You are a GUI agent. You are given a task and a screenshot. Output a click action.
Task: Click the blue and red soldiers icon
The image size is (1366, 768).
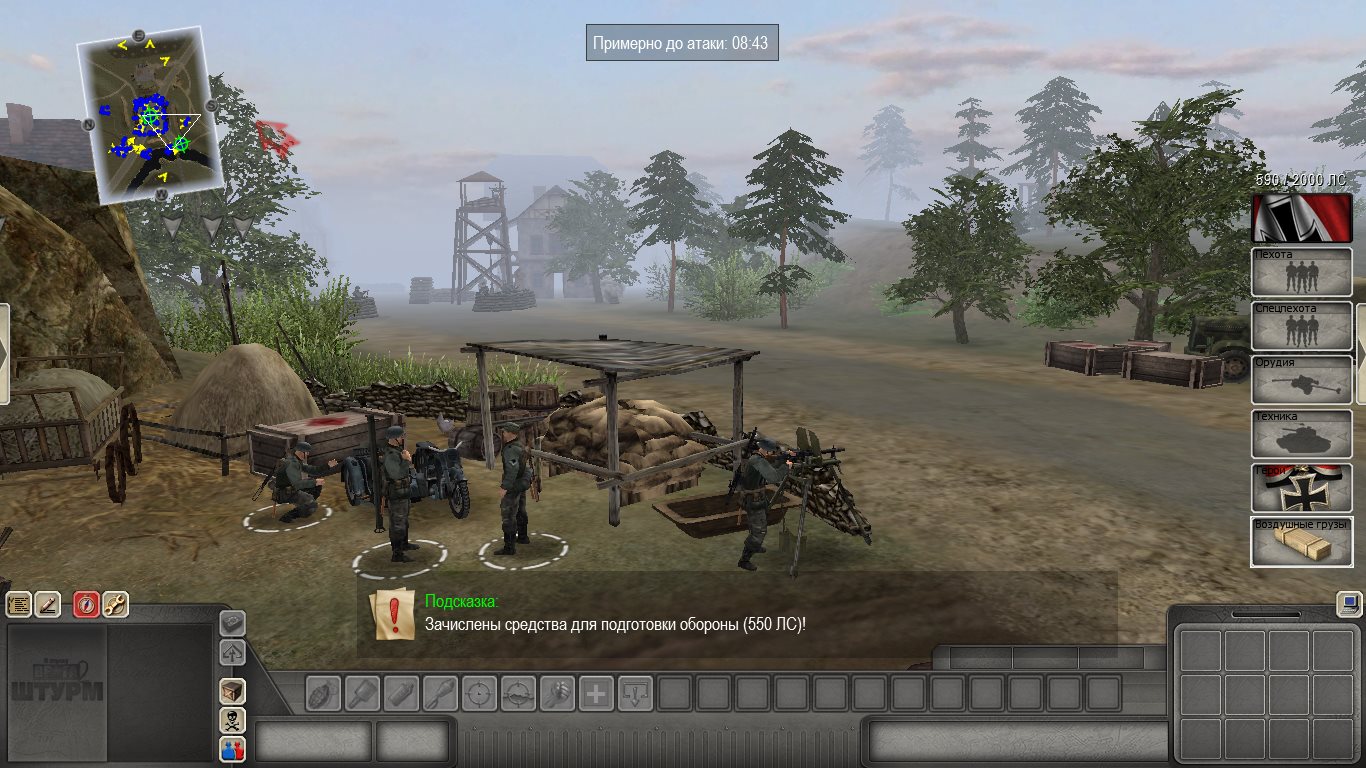232,748
